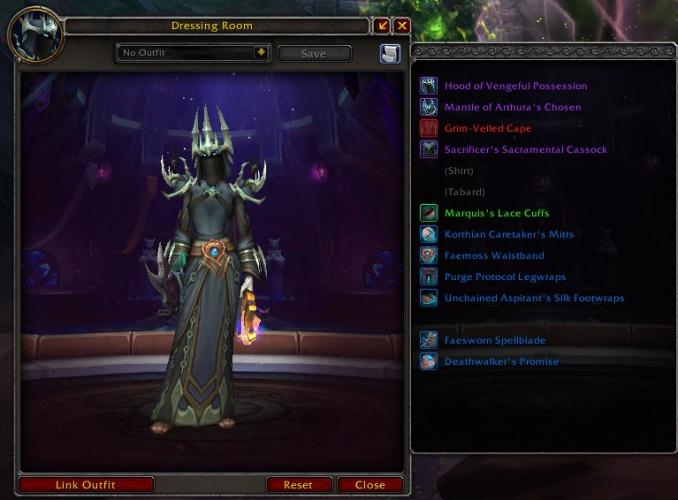Pick the Marquis's Lace Cuffs row
The width and height of the screenshot is (678, 500).
(496, 213)
